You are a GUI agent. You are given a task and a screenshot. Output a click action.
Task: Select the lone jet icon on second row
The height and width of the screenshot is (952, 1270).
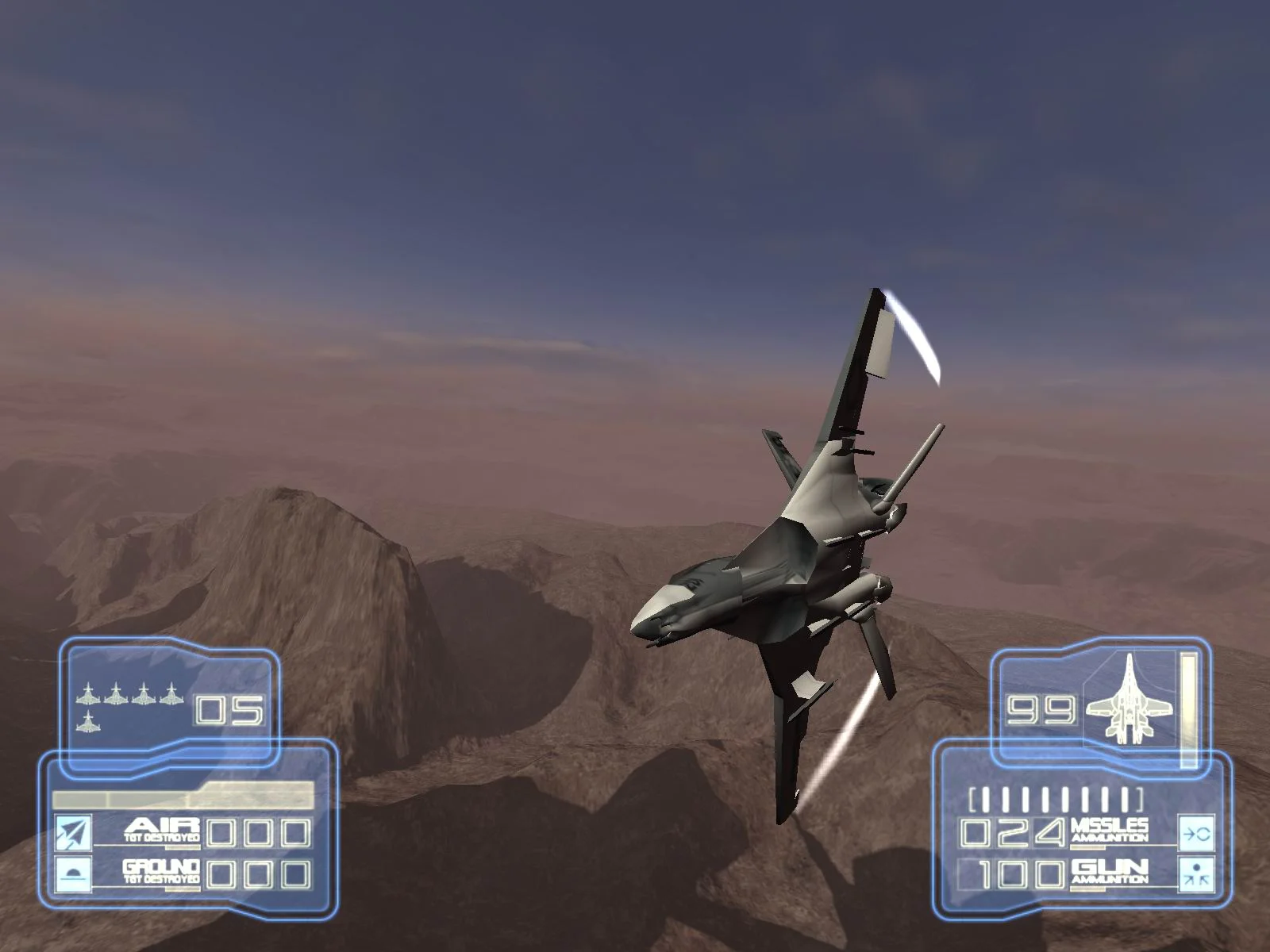coord(89,724)
